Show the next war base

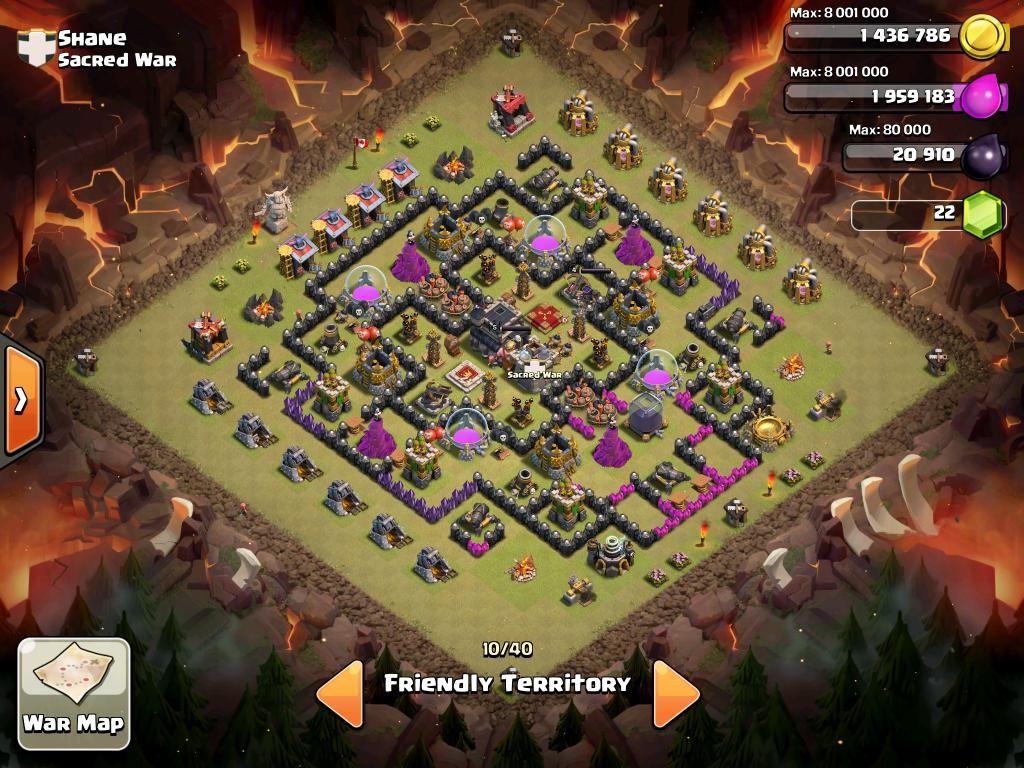[676, 692]
